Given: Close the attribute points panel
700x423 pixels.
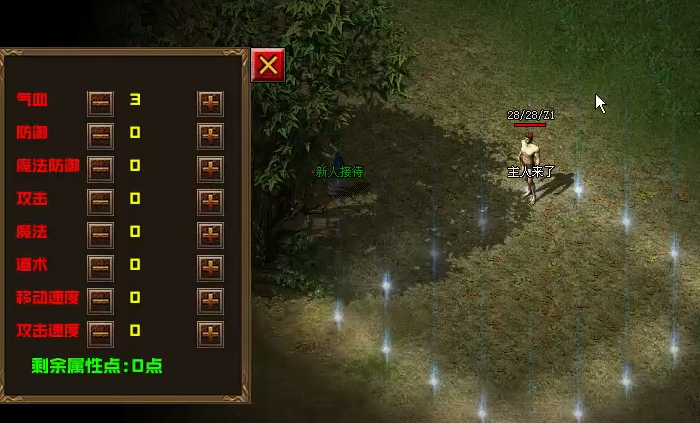Looking at the screenshot, I should click(x=268, y=65).
